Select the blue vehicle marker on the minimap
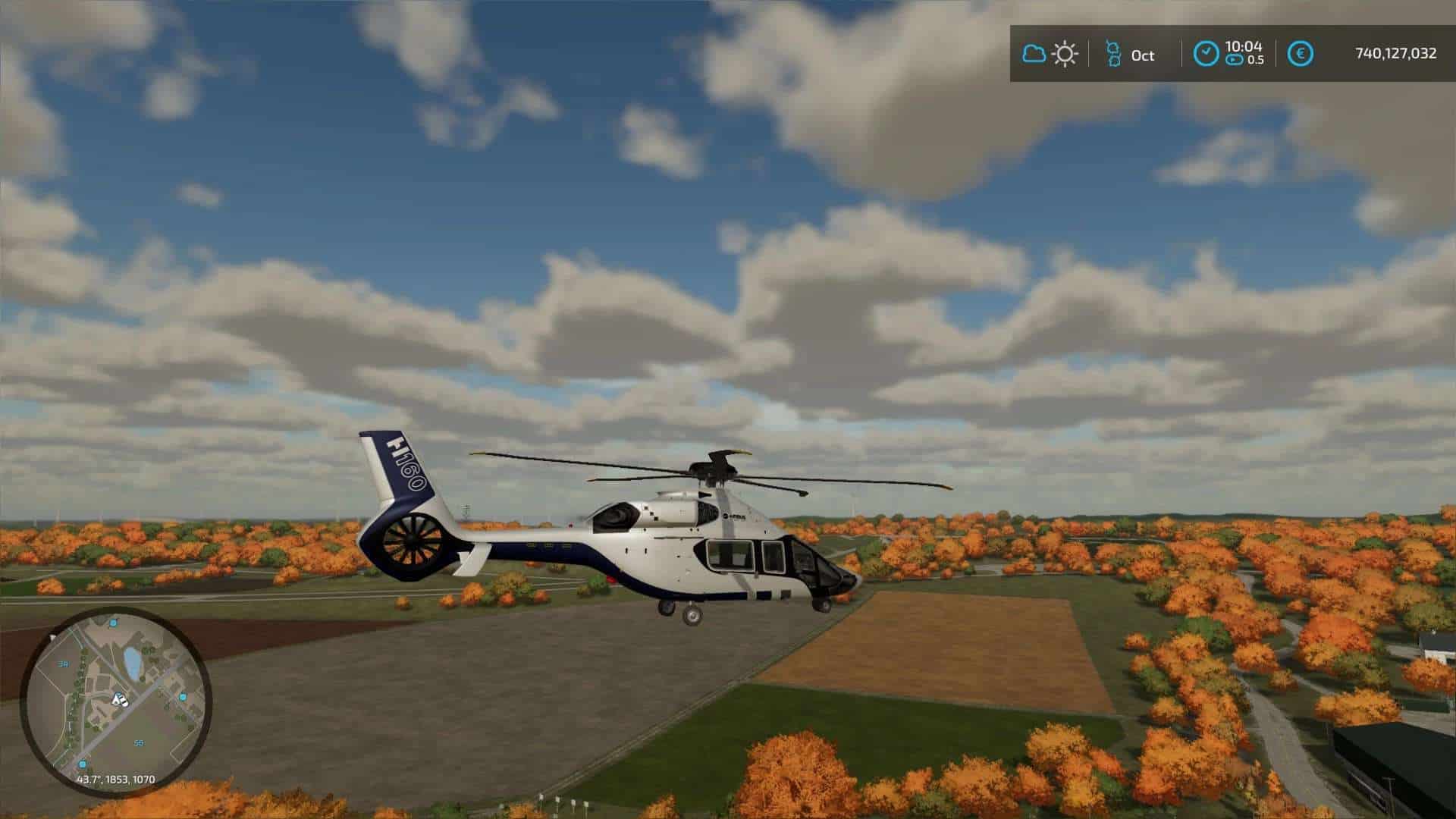This screenshot has height=819, width=1456. (x=183, y=698)
